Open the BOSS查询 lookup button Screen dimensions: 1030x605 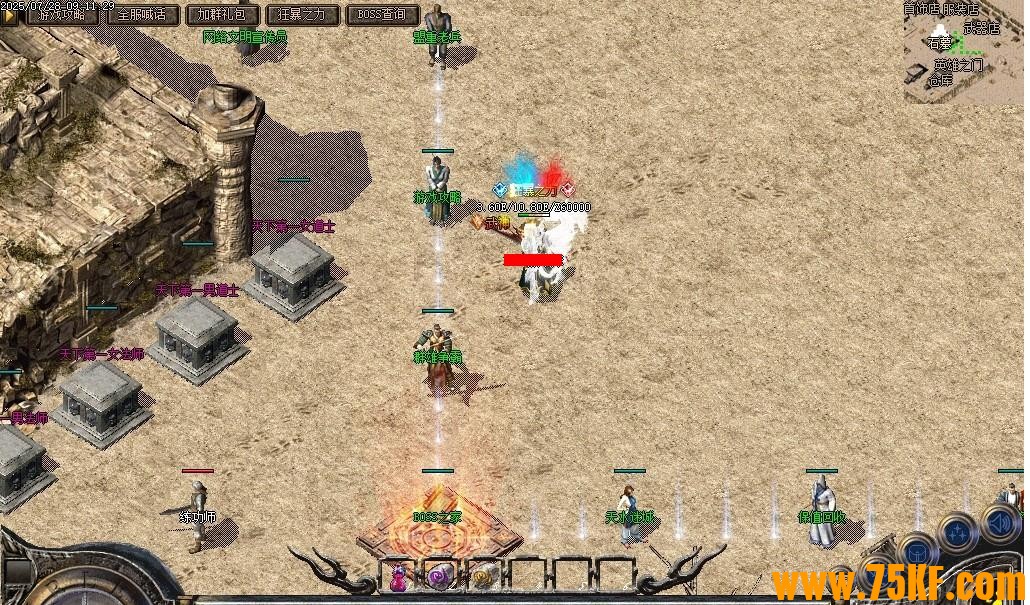(382, 15)
